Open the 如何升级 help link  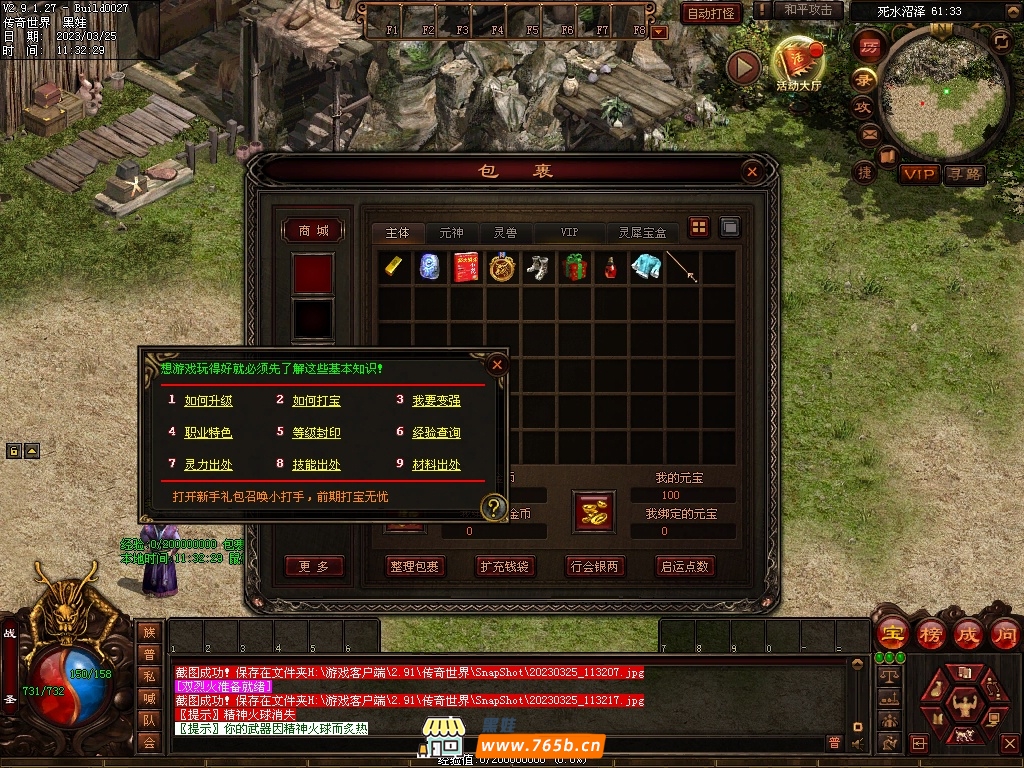coord(208,401)
